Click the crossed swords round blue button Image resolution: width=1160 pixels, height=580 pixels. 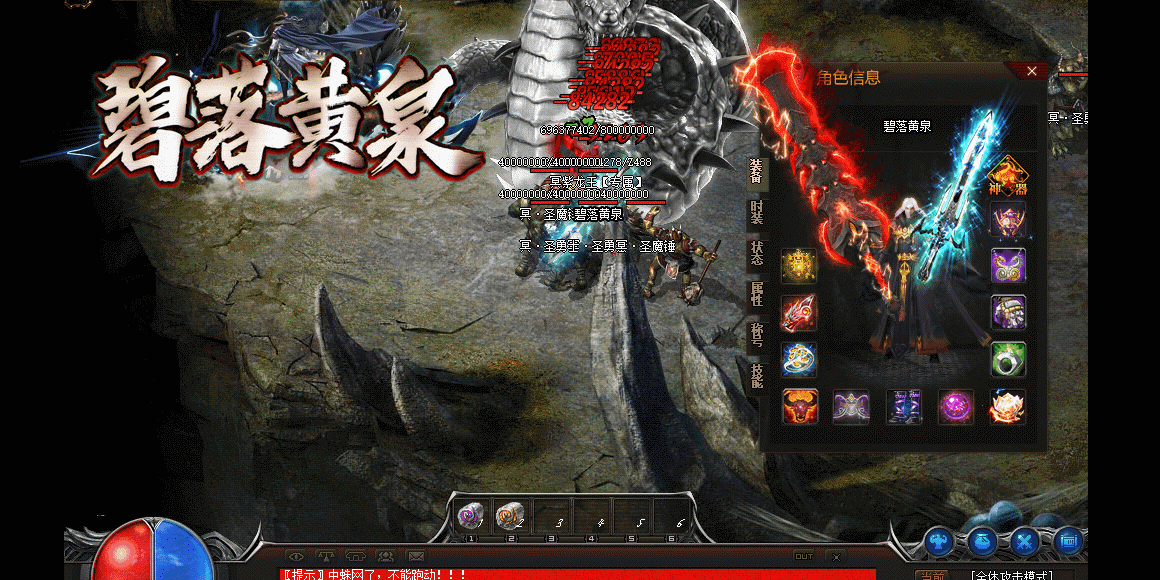pos(1025,542)
